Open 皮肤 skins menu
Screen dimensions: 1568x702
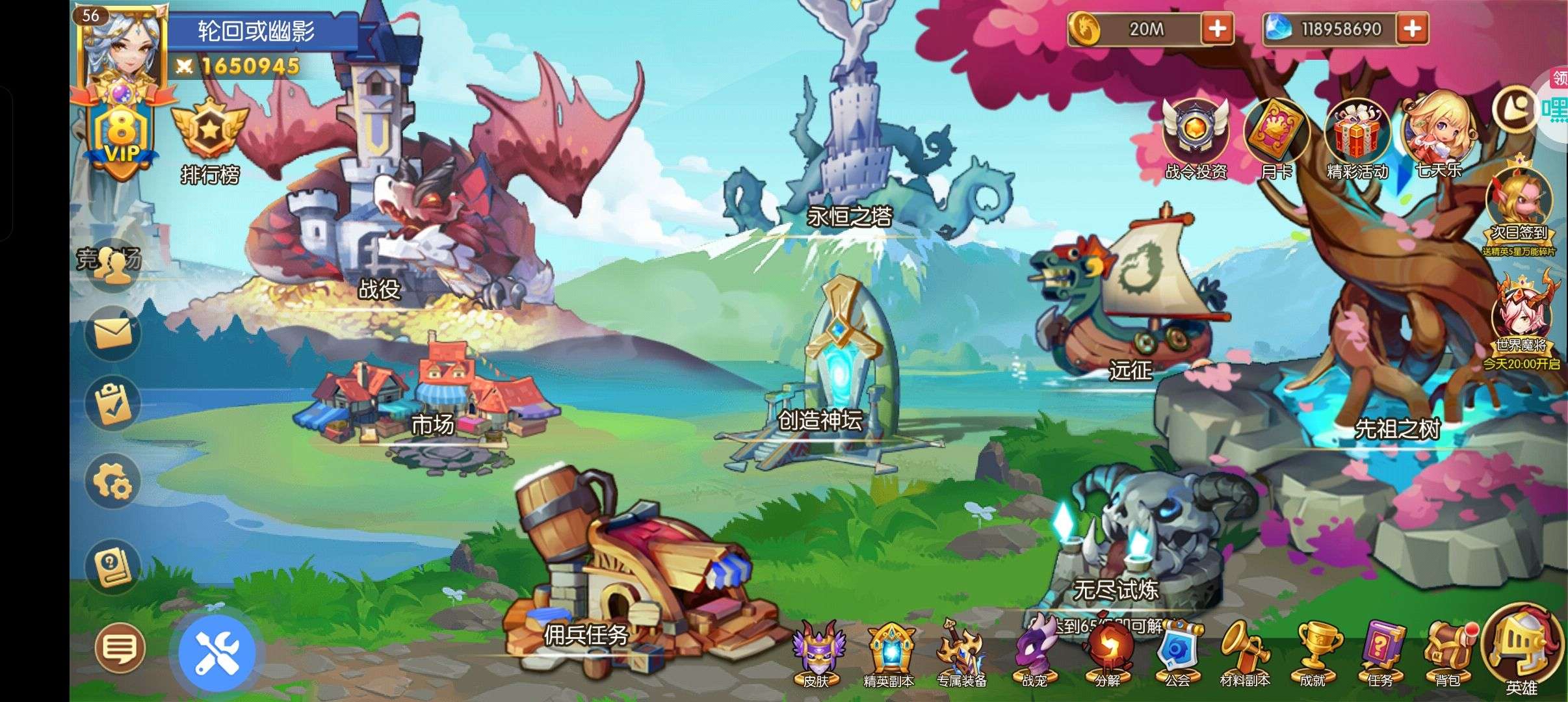point(817,653)
